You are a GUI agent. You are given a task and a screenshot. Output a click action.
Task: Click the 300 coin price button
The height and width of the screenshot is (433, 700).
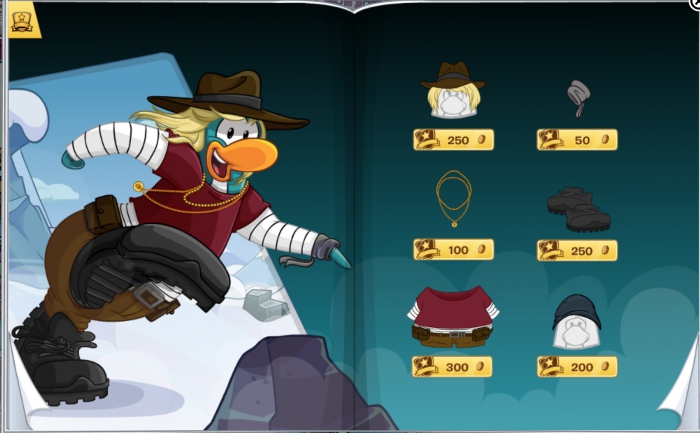point(453,367)
